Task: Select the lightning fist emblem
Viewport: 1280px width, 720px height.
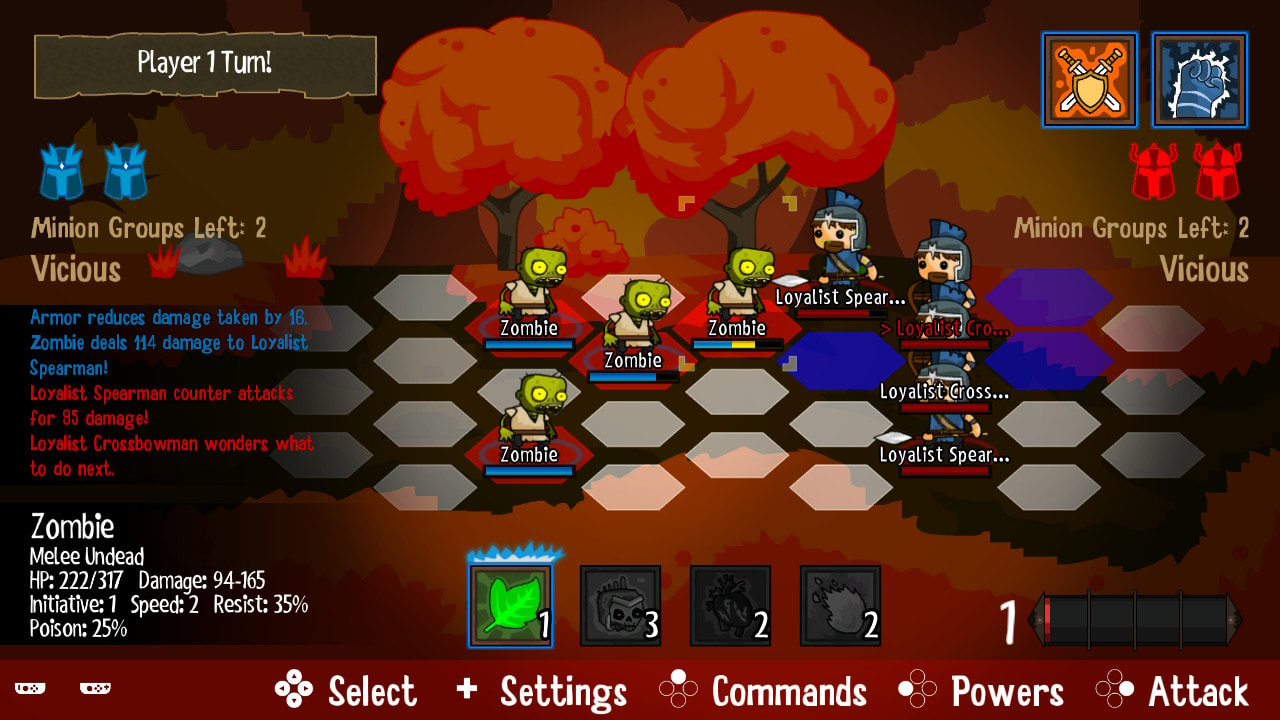Action: 1199,80
